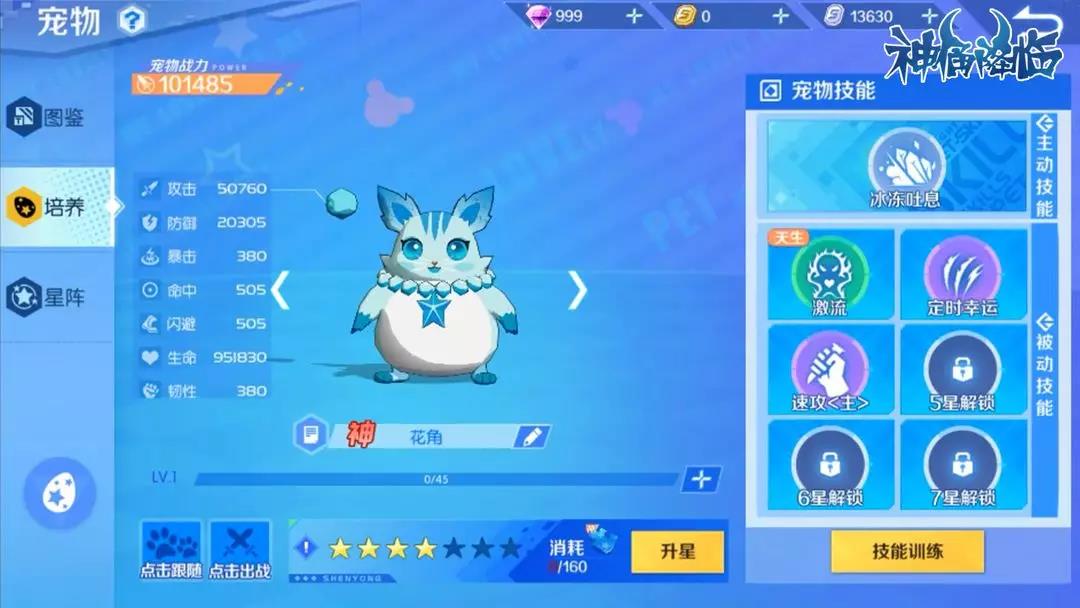Add pet experience with the plus button

(701, 479)
